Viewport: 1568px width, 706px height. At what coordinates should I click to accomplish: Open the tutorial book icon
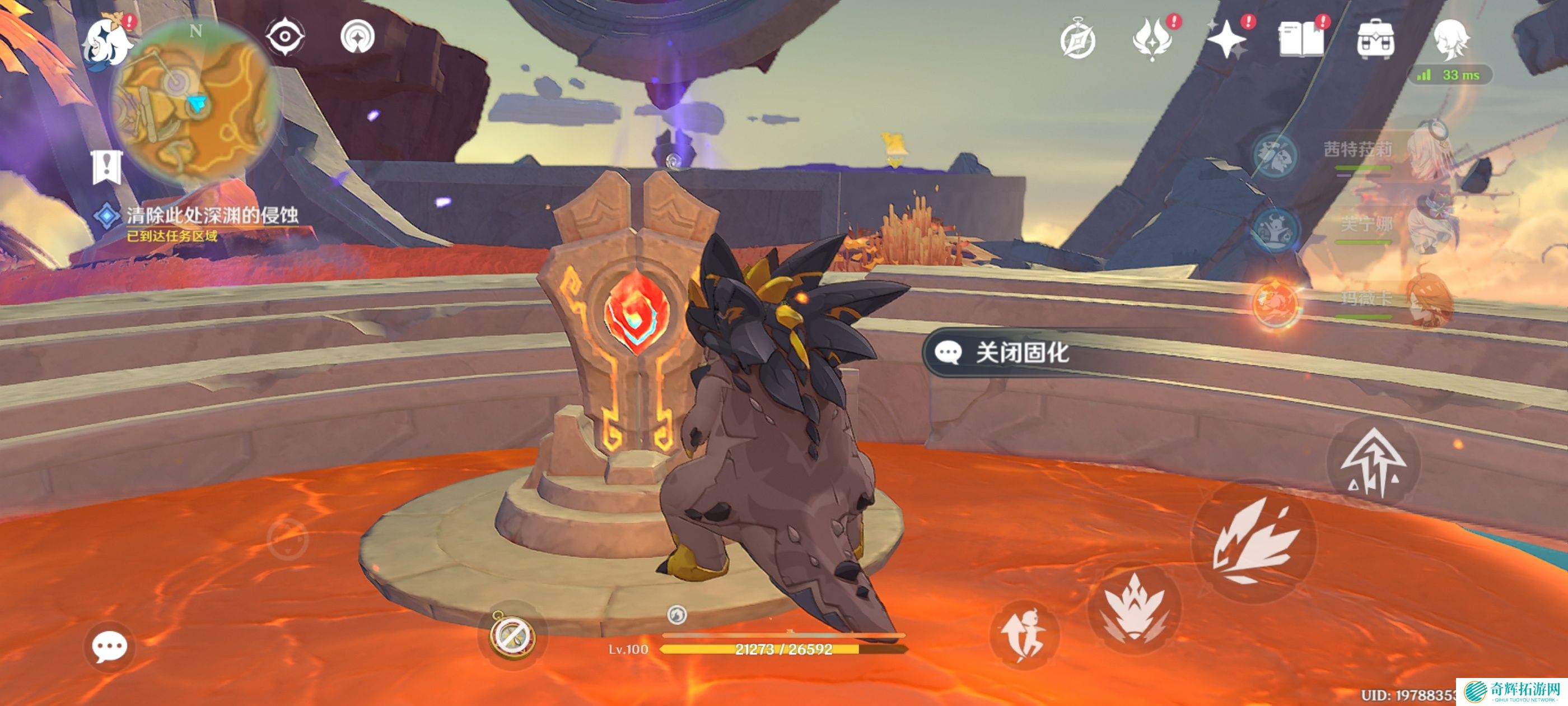click(1301, 40)
